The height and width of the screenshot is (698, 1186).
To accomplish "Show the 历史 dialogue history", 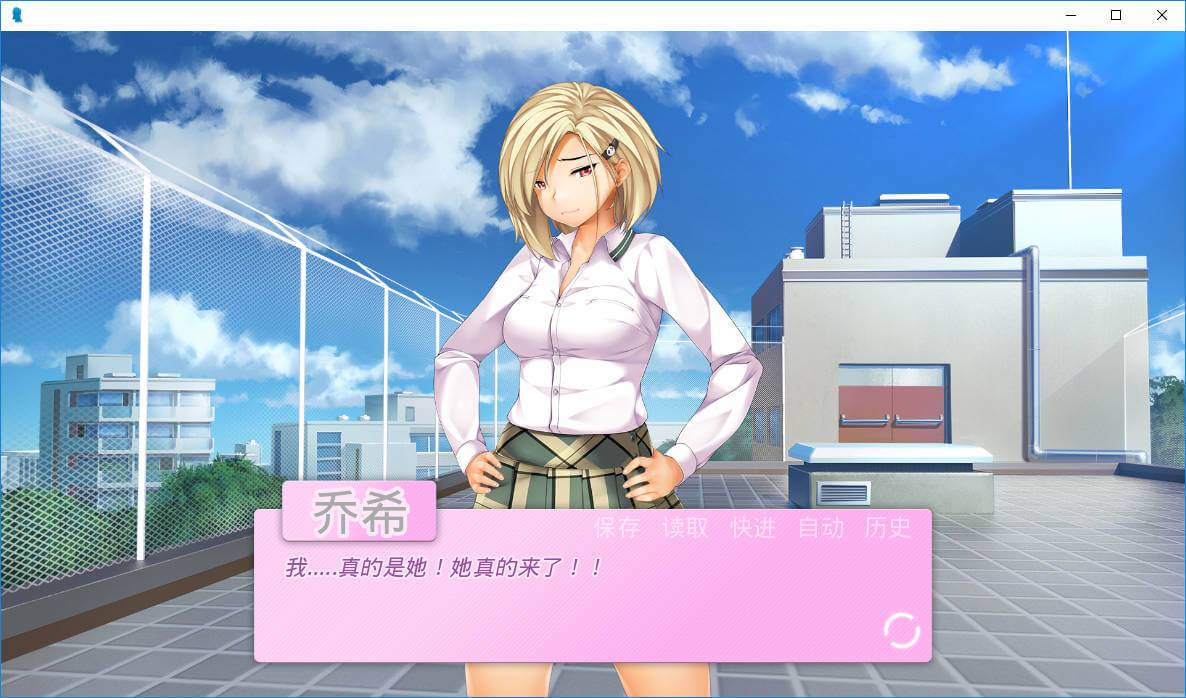I will pyautogui.click(x=888, y=528).
